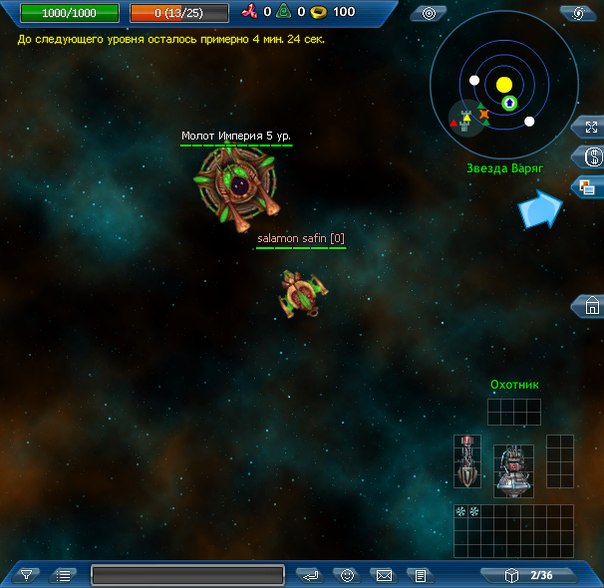Open the notes document button
604x588 pixels.
coord(421,575)
